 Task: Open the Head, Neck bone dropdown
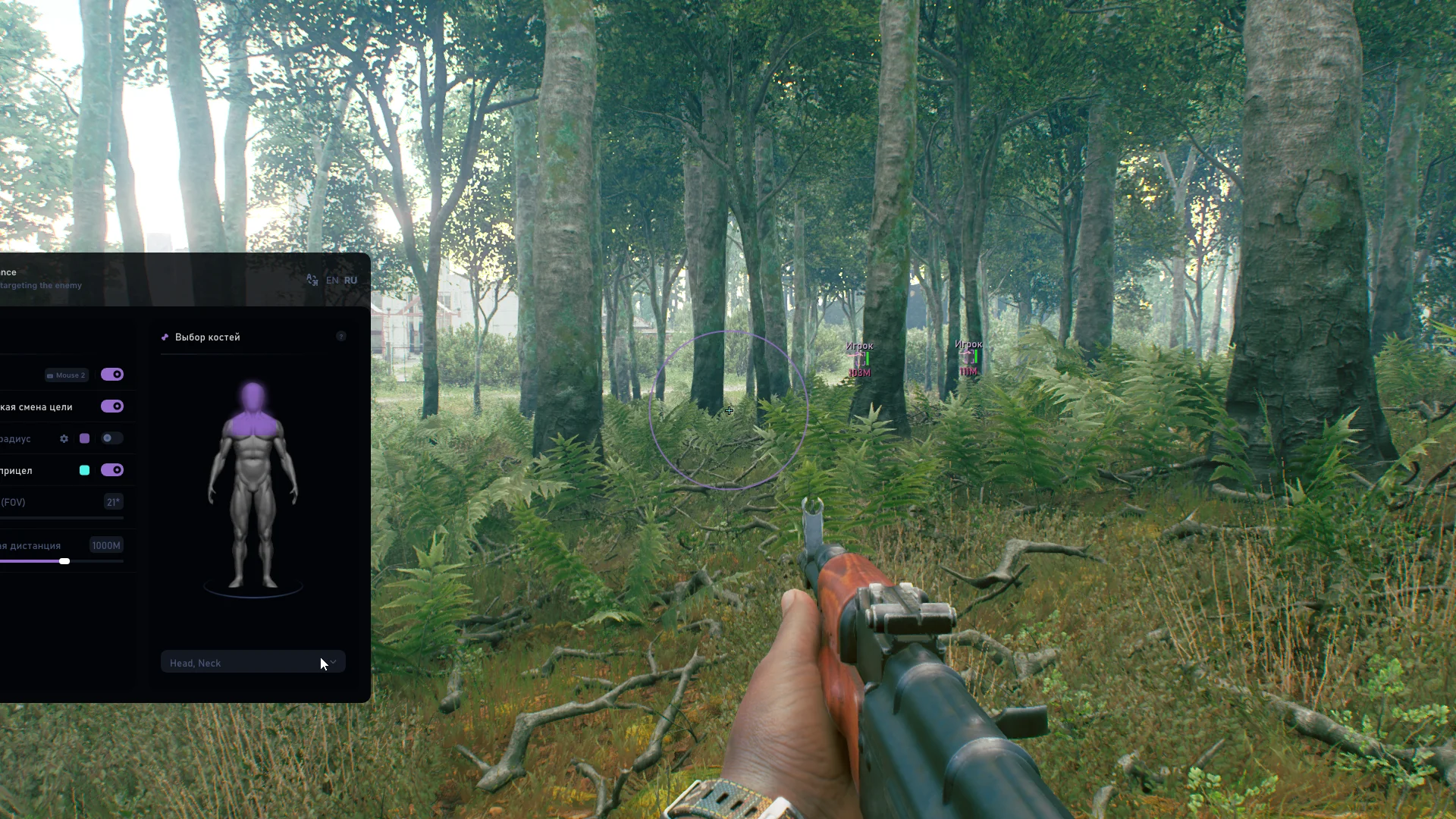(253, 662)
